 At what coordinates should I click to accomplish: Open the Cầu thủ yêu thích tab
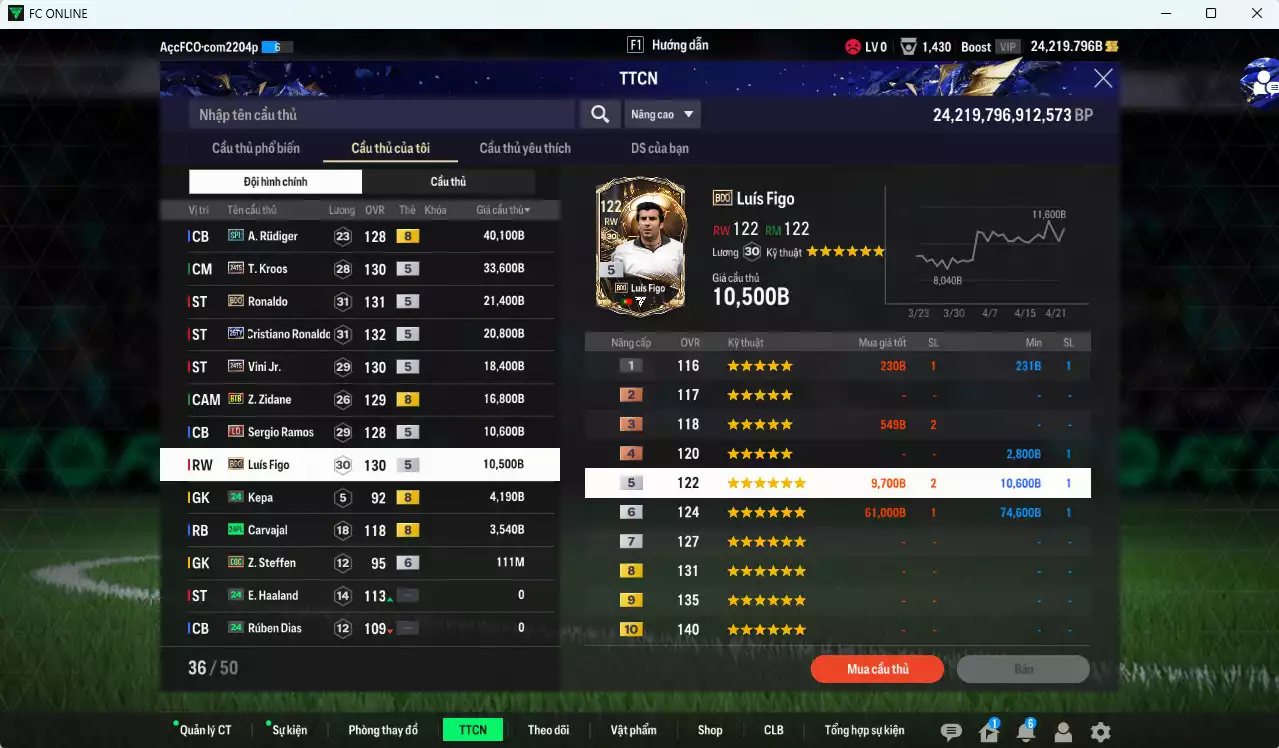point(525,148)
